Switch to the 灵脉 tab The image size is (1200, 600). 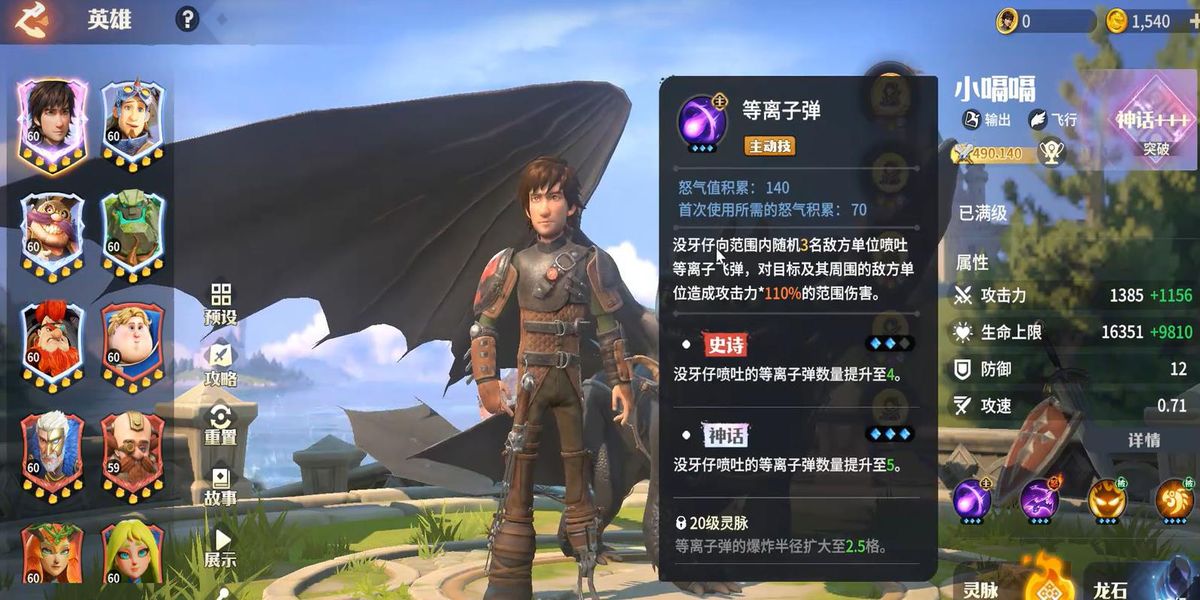[x=981, y=588]
